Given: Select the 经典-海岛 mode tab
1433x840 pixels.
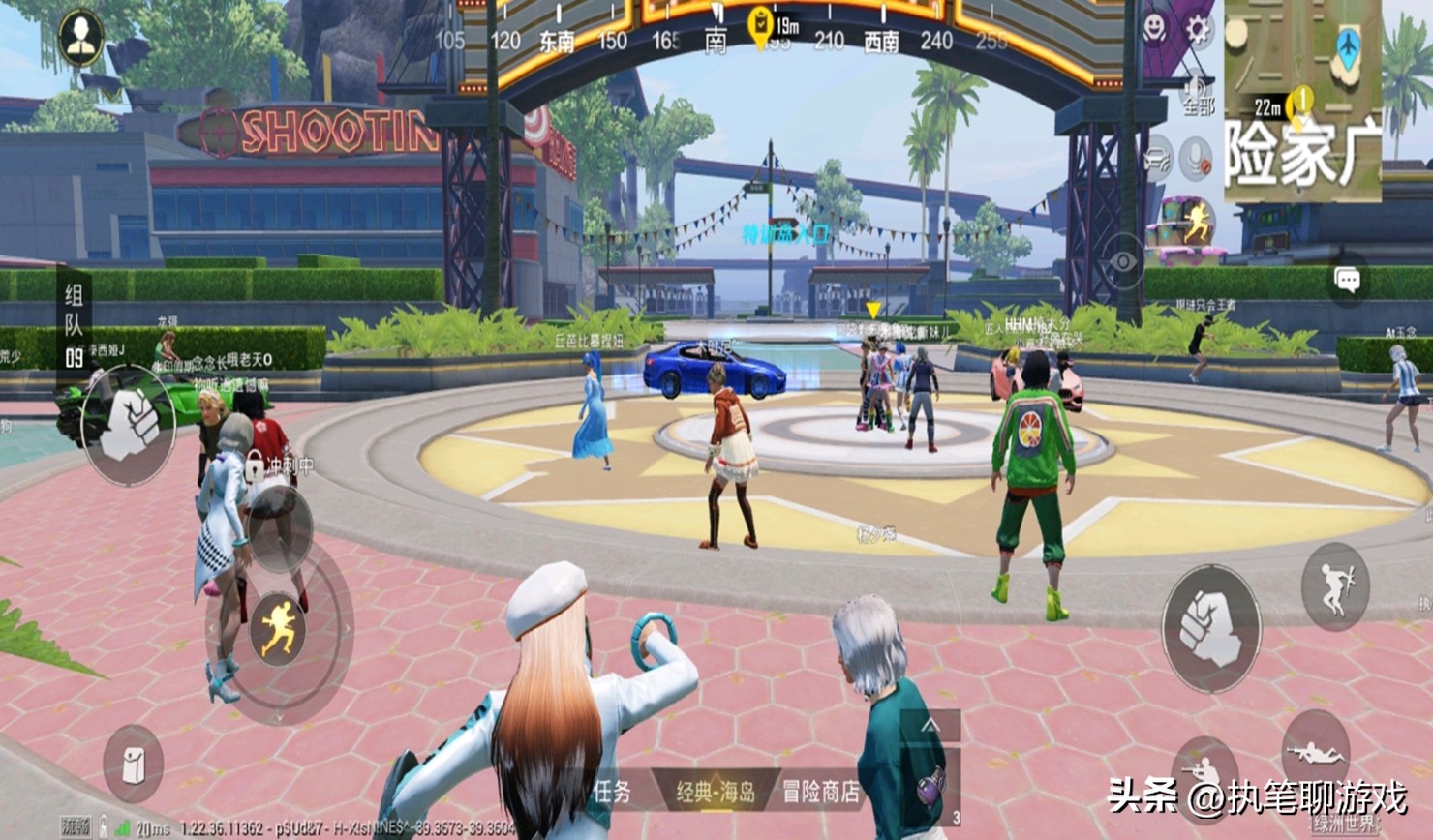Looking at the screenshot, I should point(716,793).
